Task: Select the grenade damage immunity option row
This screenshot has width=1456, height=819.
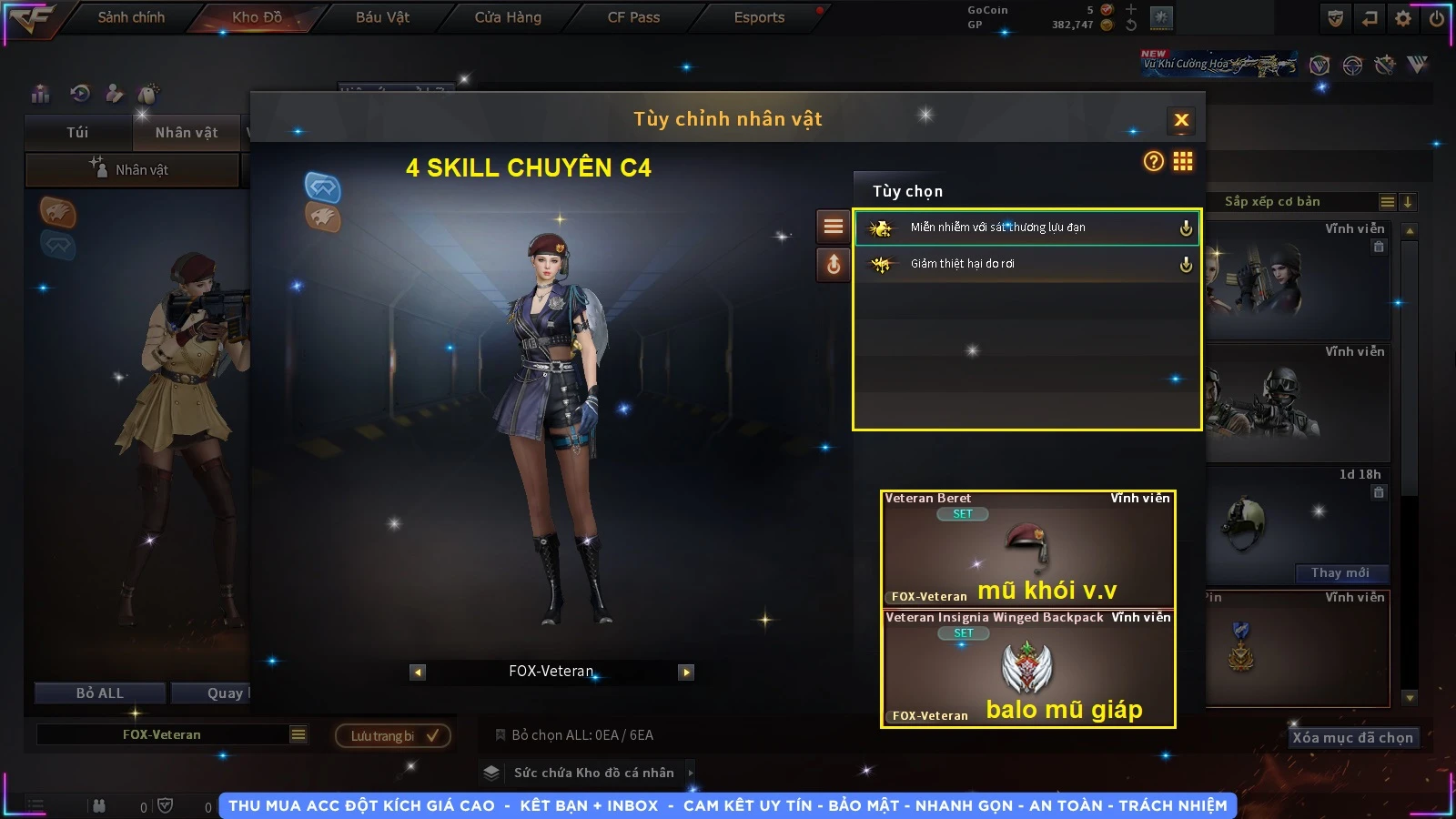Action: 1026,227
